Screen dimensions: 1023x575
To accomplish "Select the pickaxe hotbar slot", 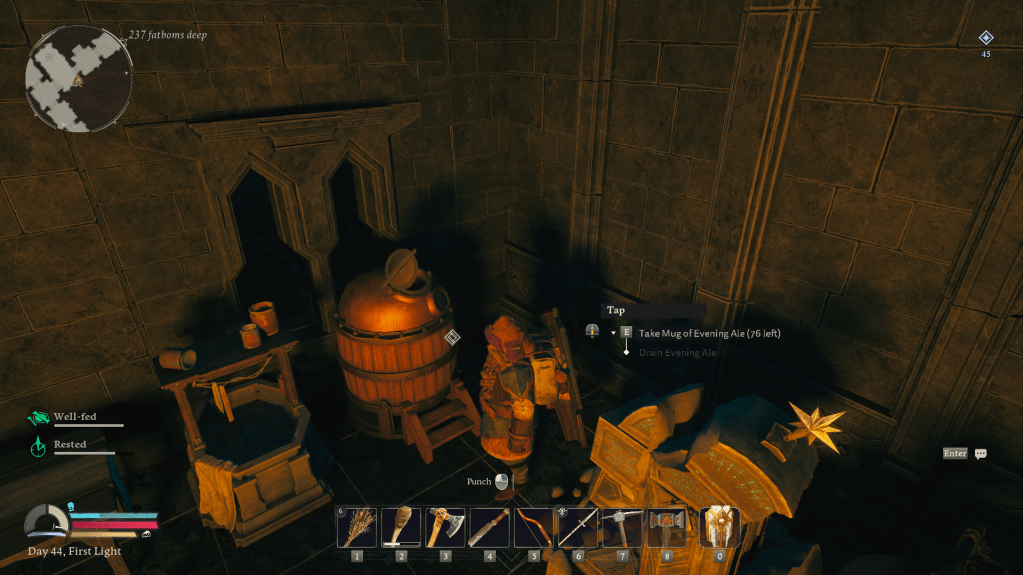I will 622,526.
